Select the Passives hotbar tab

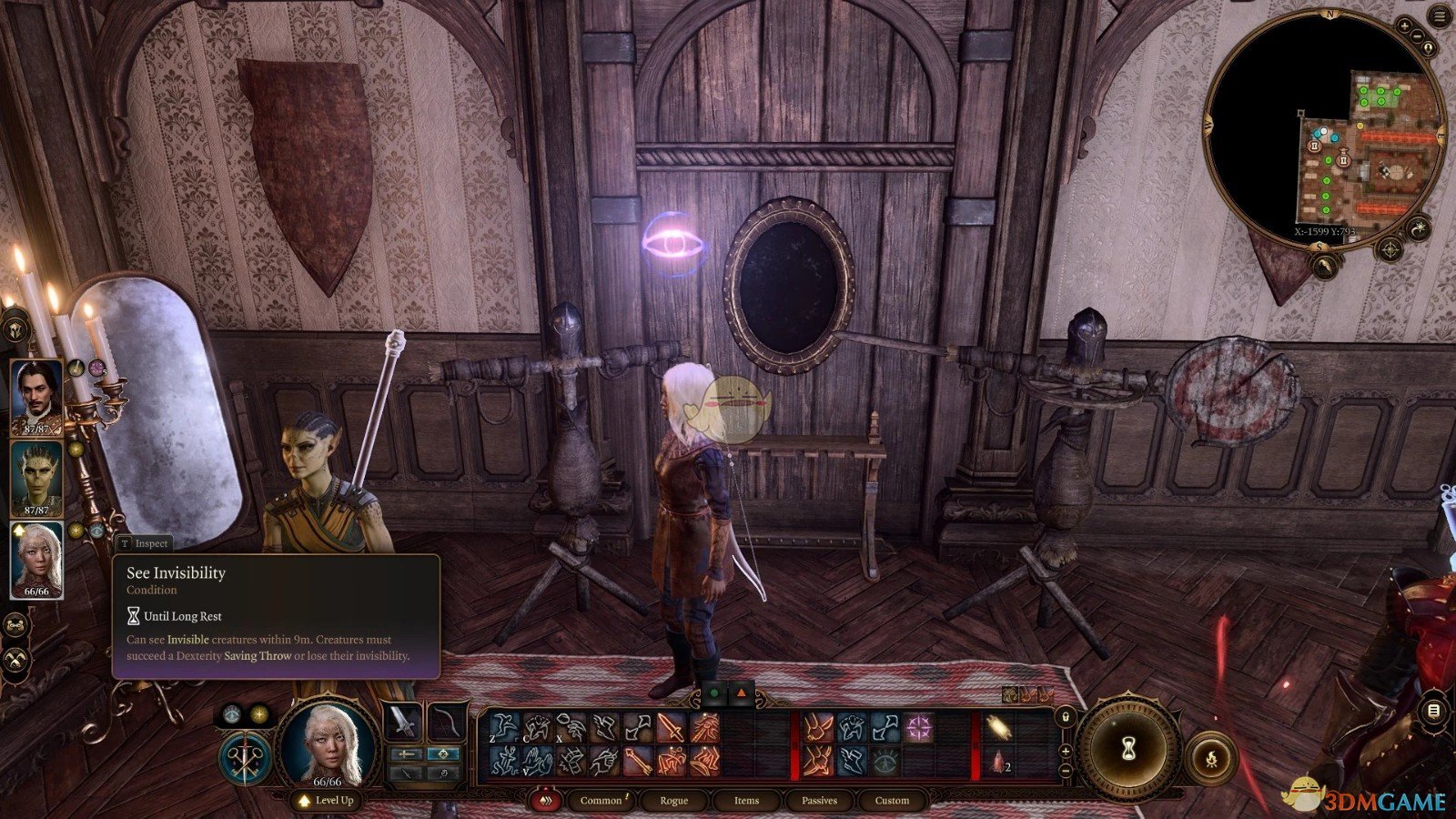[819, 800]
